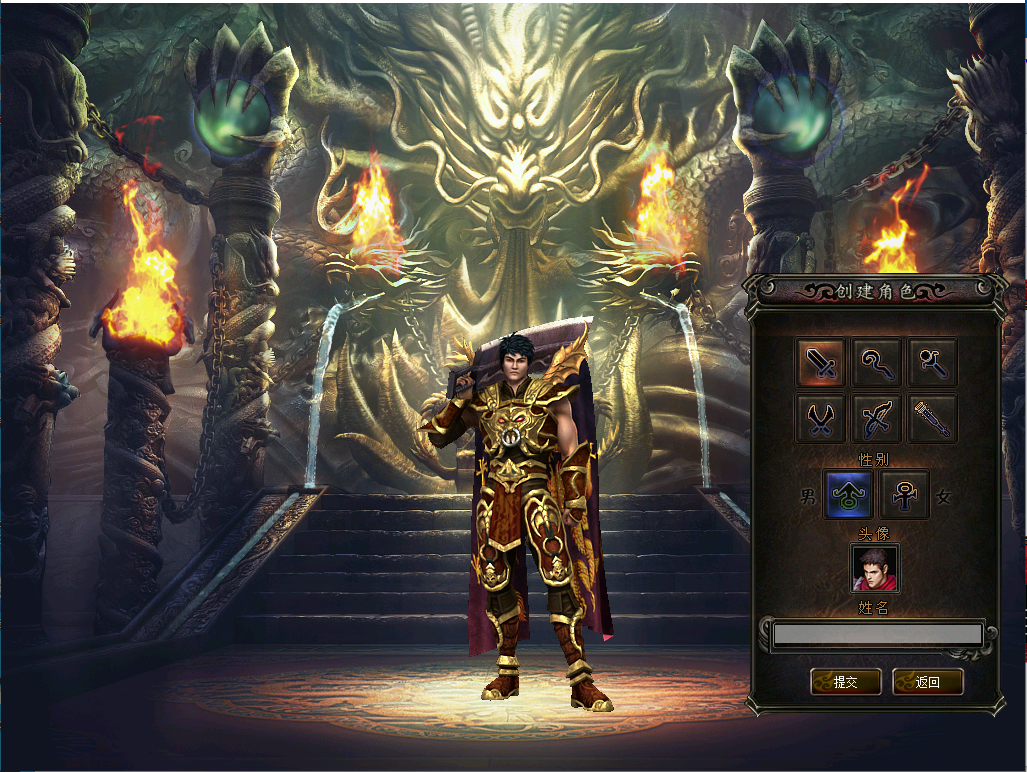Select the sword class icon
1027x772 pixels.
click(x=821, y=362)
